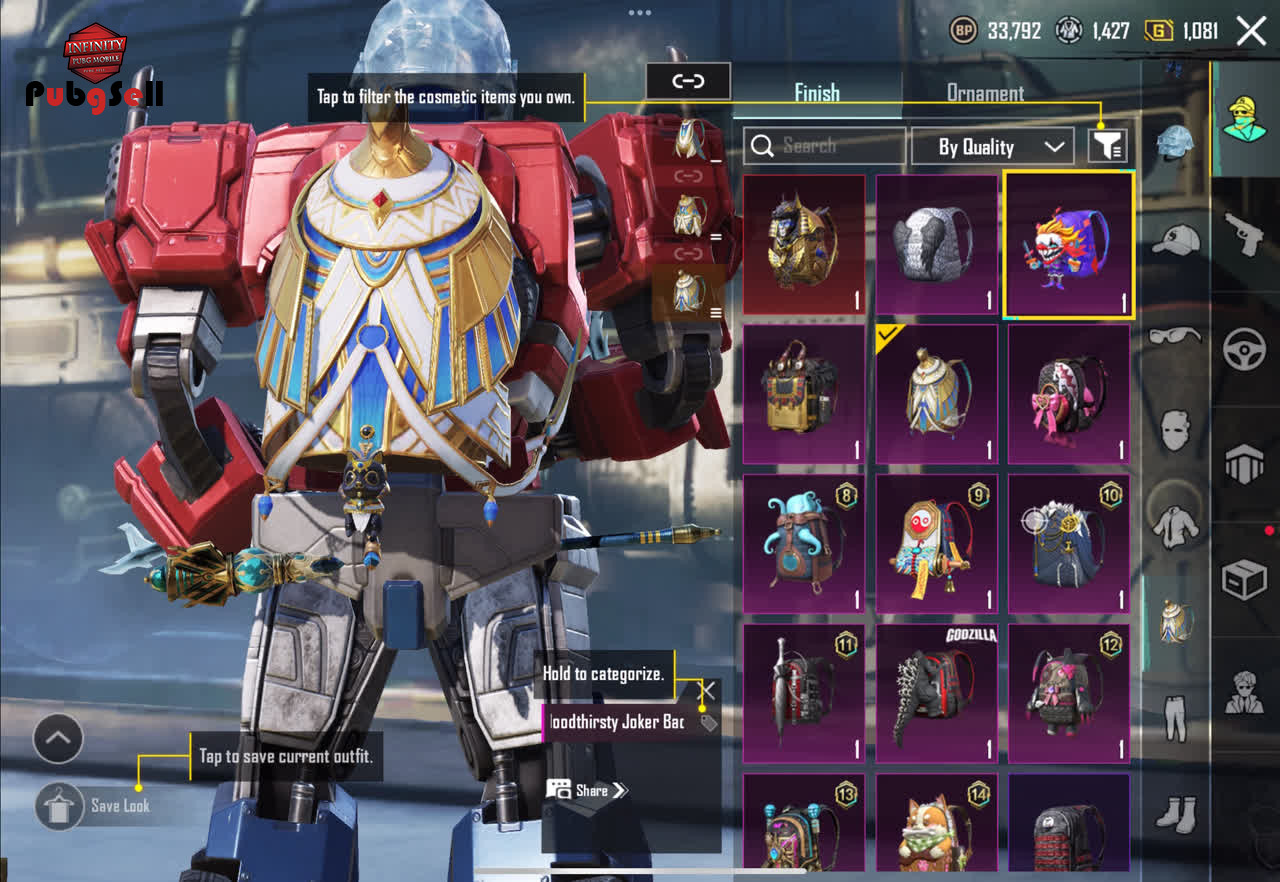Select the silver elephant backpack
1280x882 pixels.
pos(936,245)
